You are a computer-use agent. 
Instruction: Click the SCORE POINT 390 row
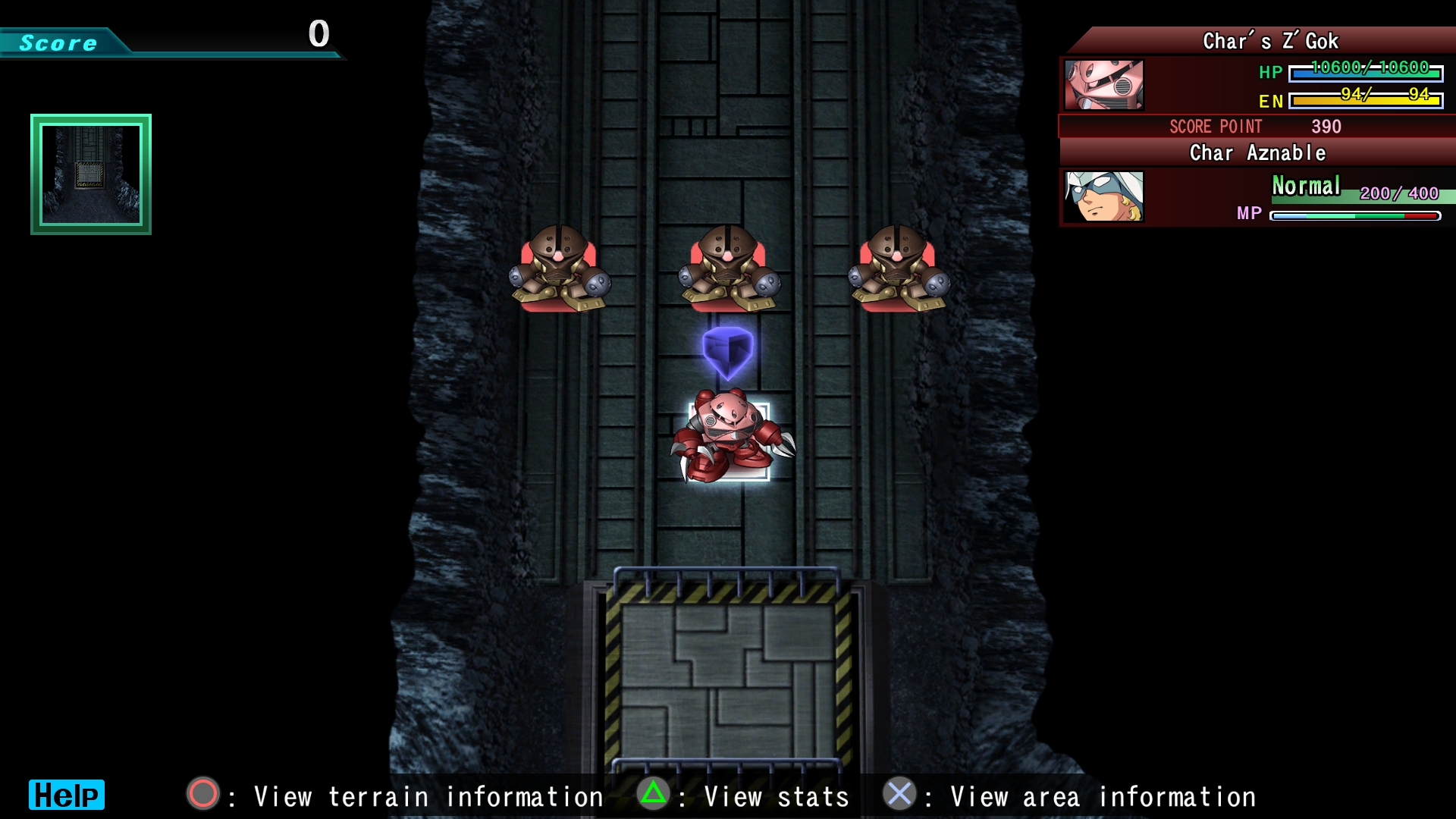[x=1251, y=127]
